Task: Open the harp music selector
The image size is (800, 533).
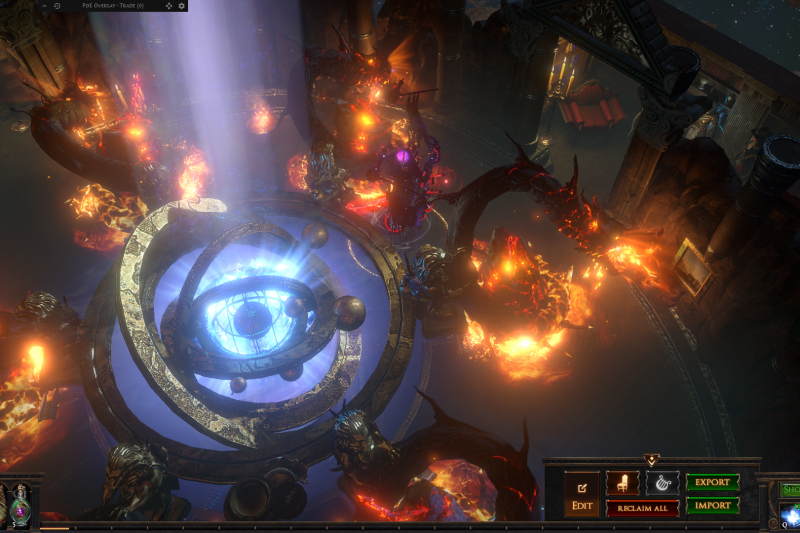Action: coord(662,483)
